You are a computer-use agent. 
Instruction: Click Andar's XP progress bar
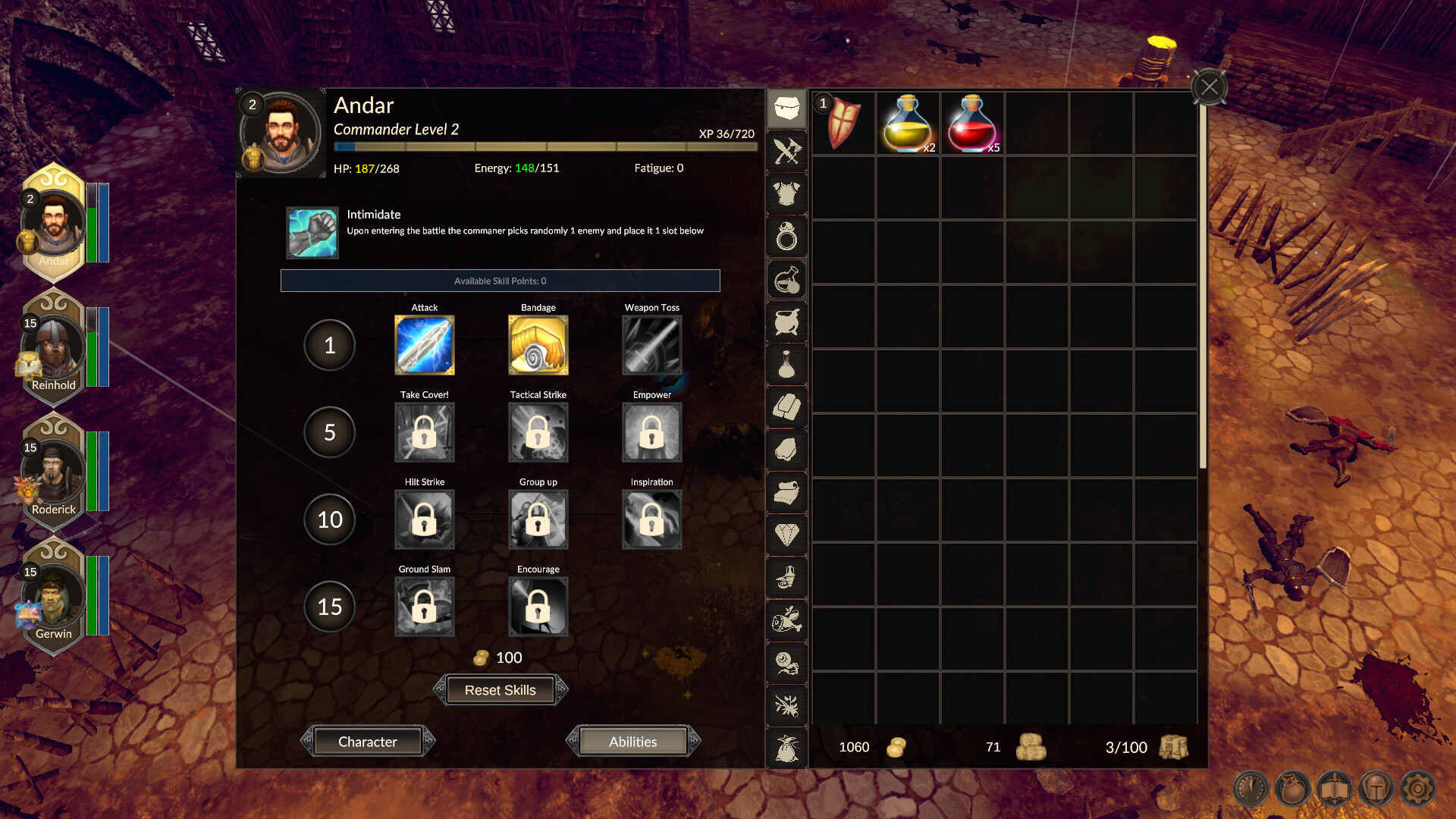tap(544, 146)
